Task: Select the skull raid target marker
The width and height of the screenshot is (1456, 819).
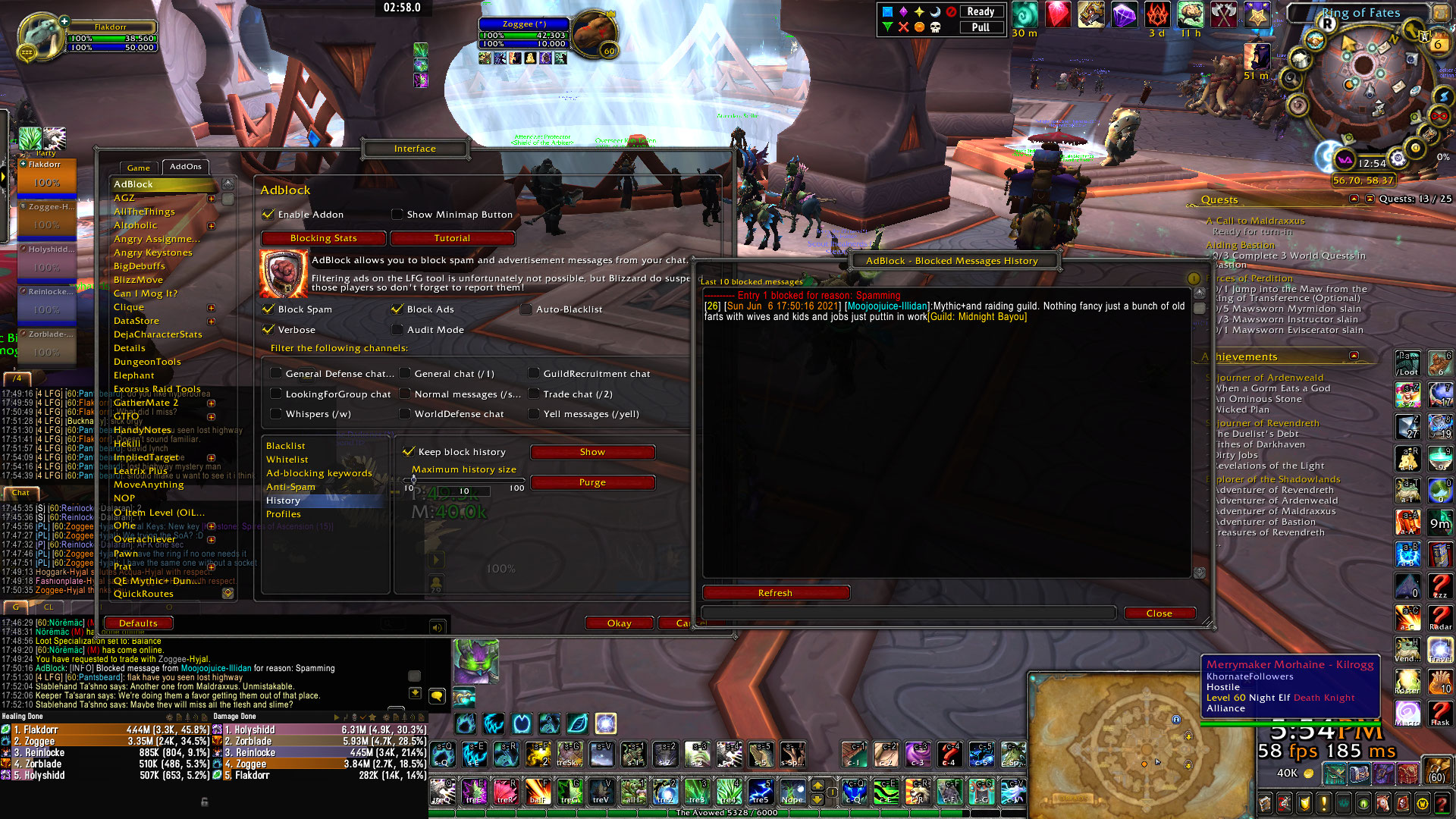Action: click(x=935, y=28)
